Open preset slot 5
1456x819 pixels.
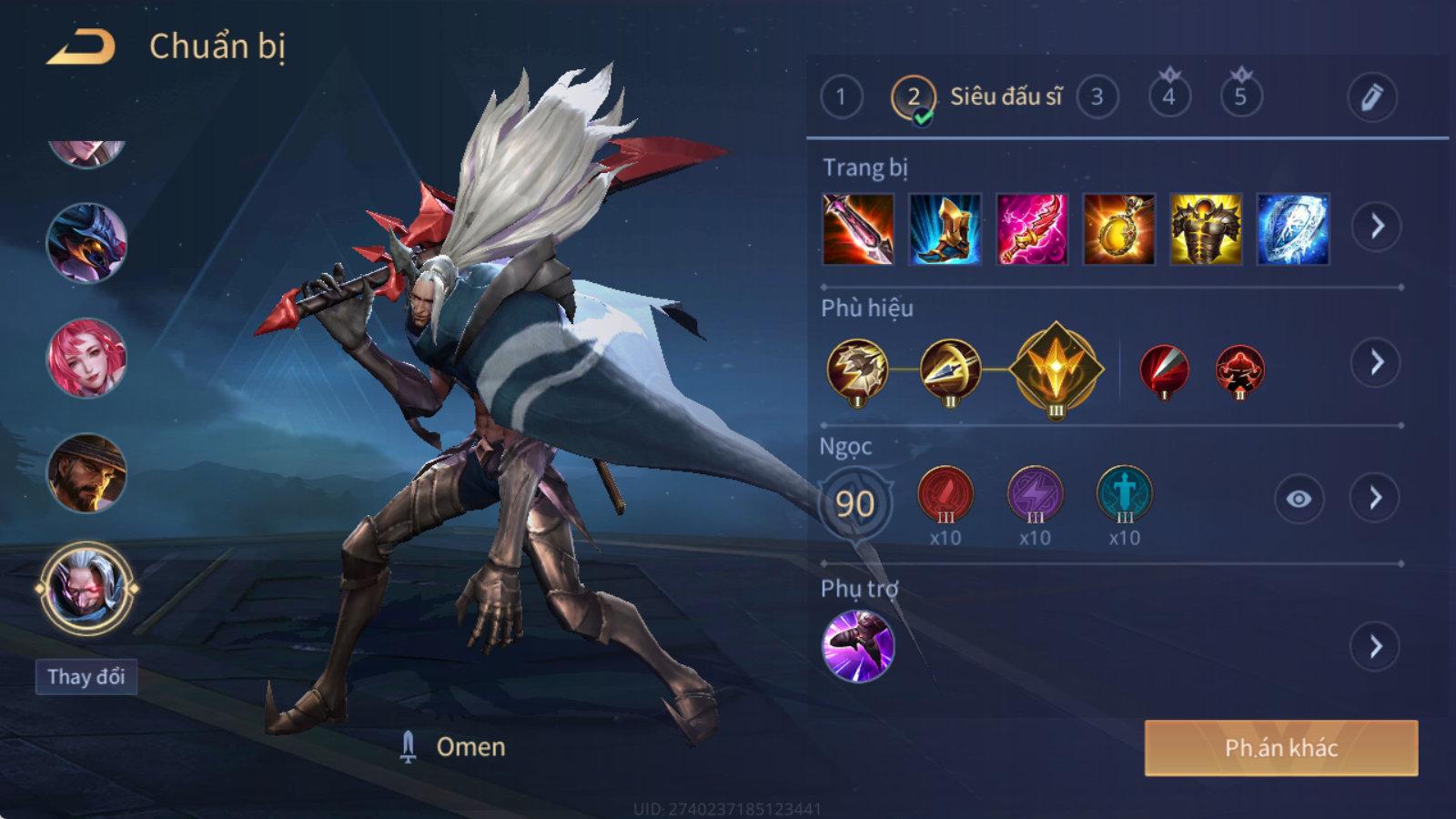1240,96
